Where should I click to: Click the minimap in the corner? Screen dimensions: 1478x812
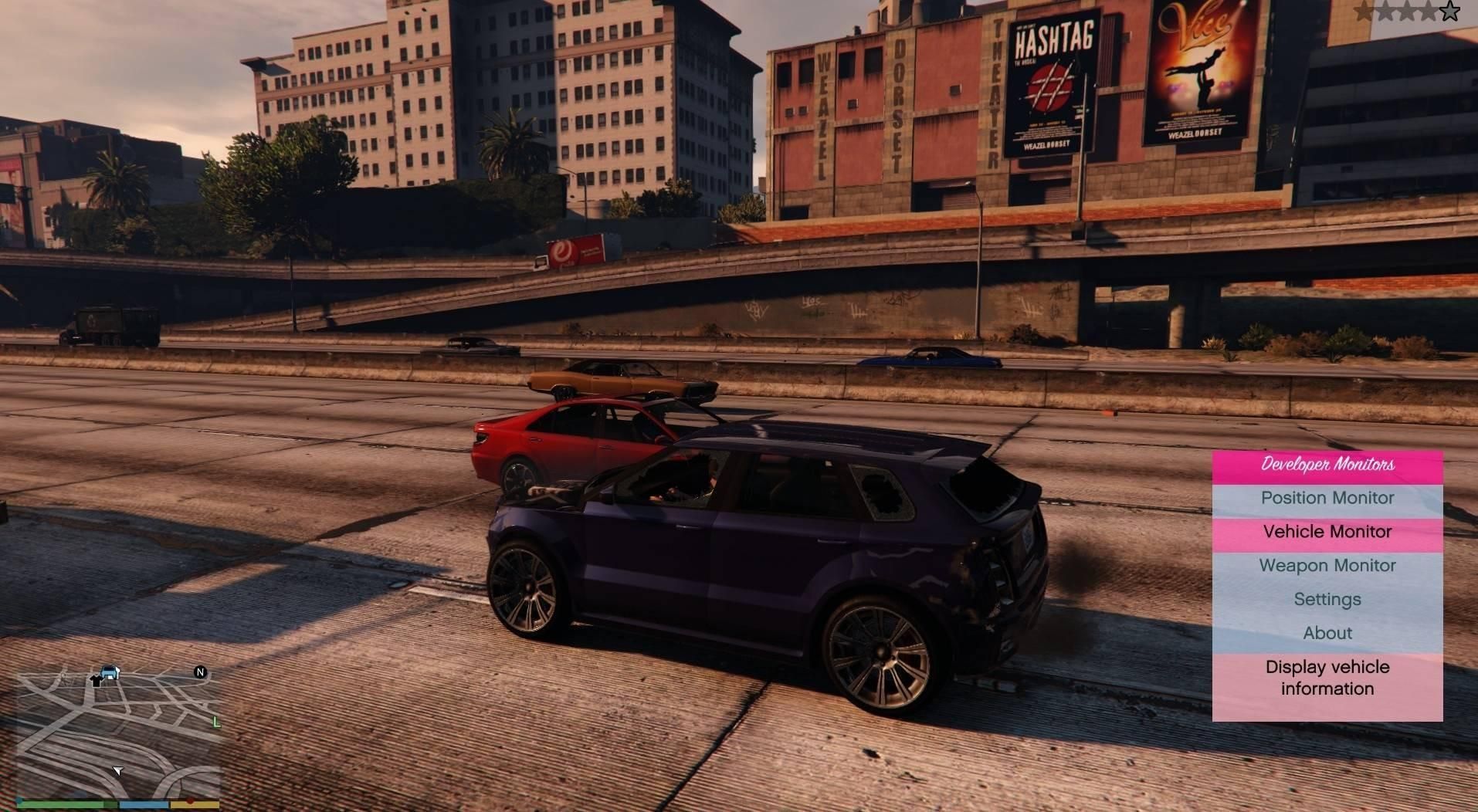coord(117,732)
